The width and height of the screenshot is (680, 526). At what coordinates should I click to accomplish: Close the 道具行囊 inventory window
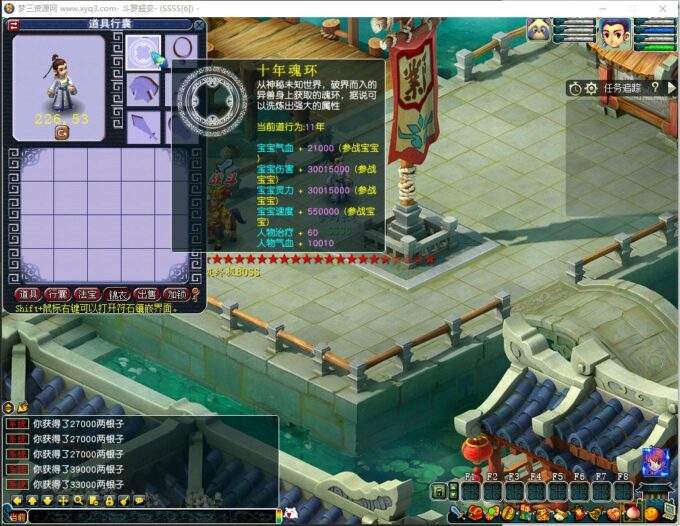[198, 26]
